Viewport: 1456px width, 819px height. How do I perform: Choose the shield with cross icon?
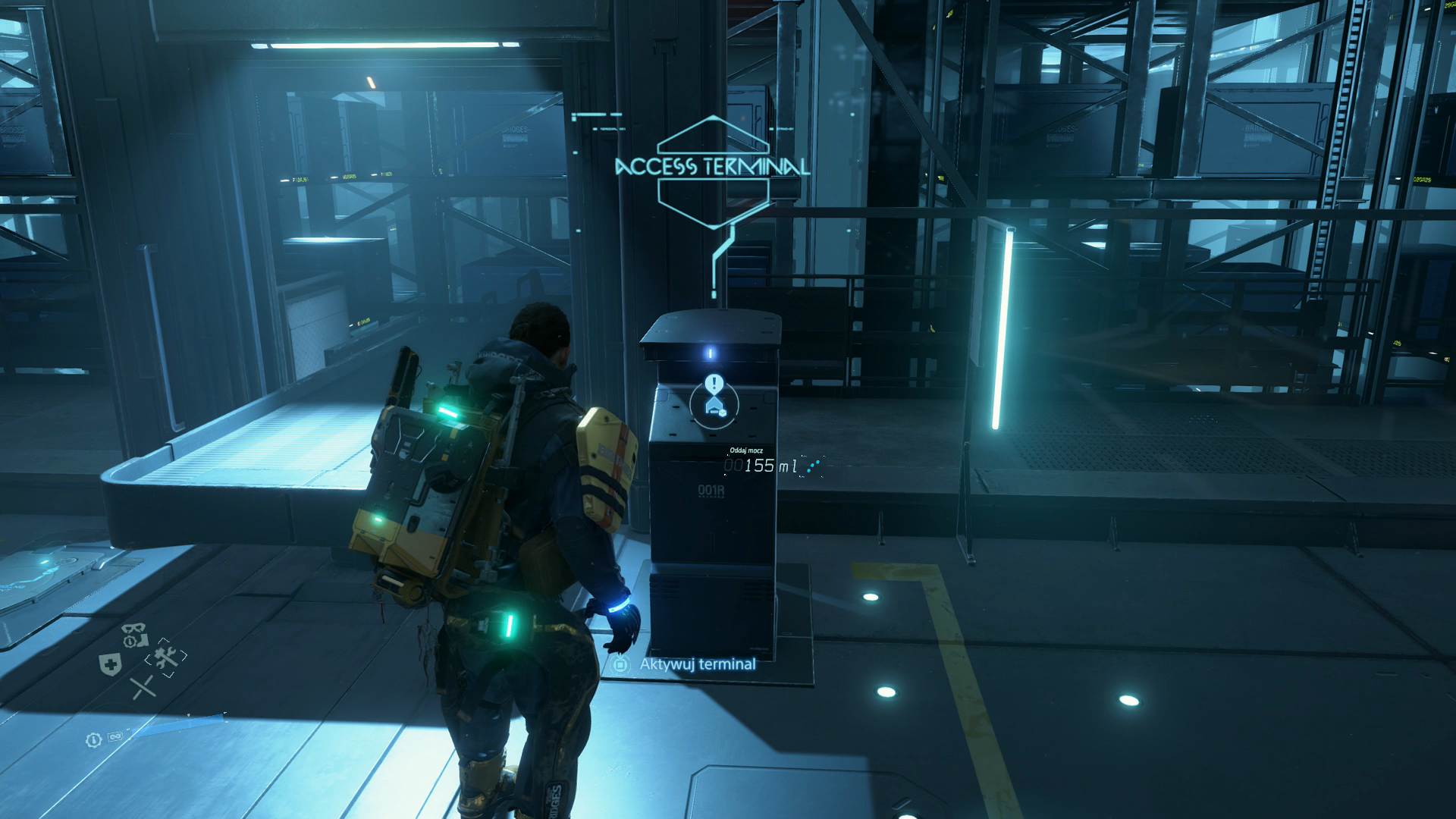[x=110, y=665]
